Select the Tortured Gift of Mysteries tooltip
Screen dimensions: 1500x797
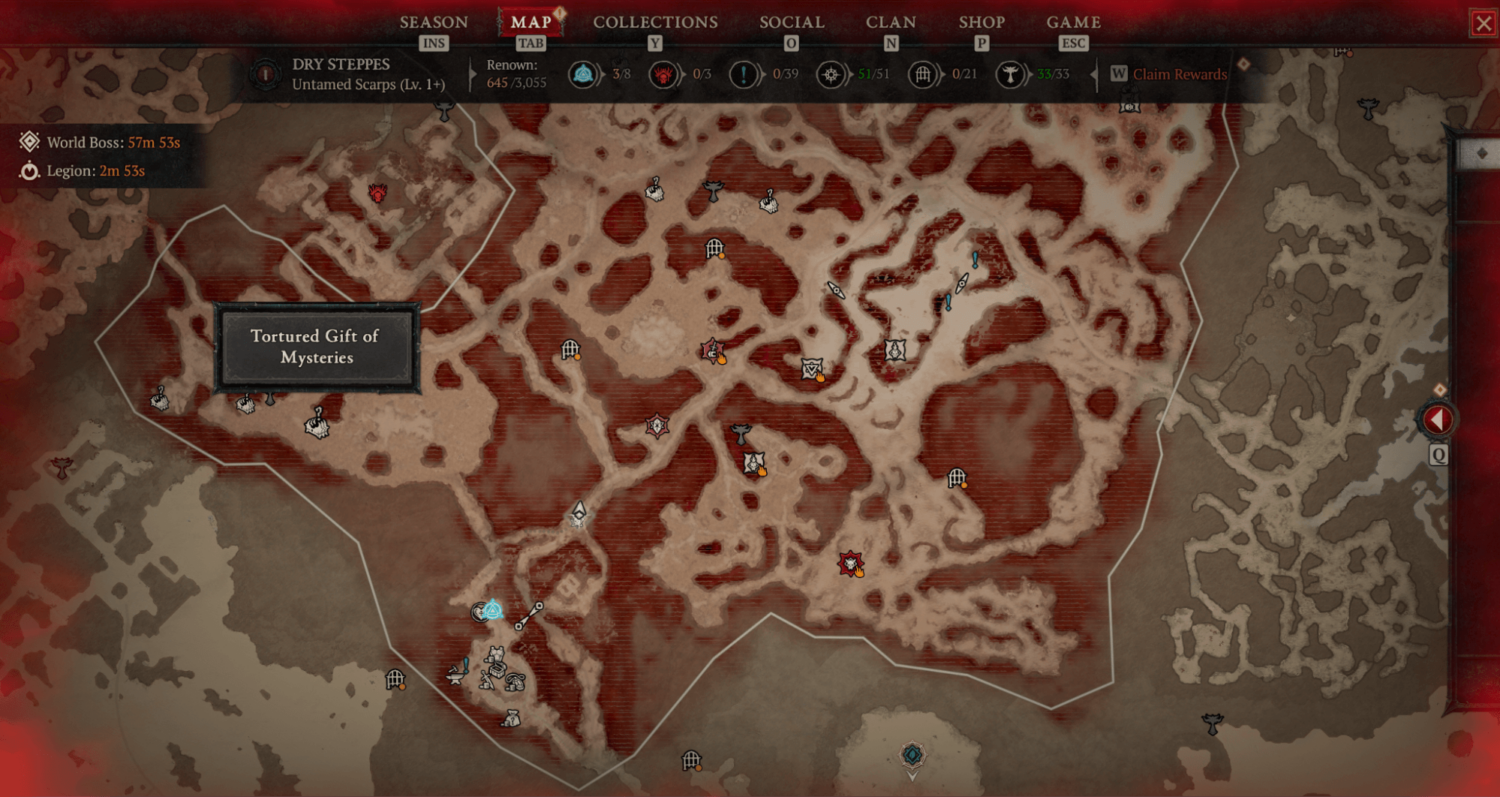click(317, 347)
